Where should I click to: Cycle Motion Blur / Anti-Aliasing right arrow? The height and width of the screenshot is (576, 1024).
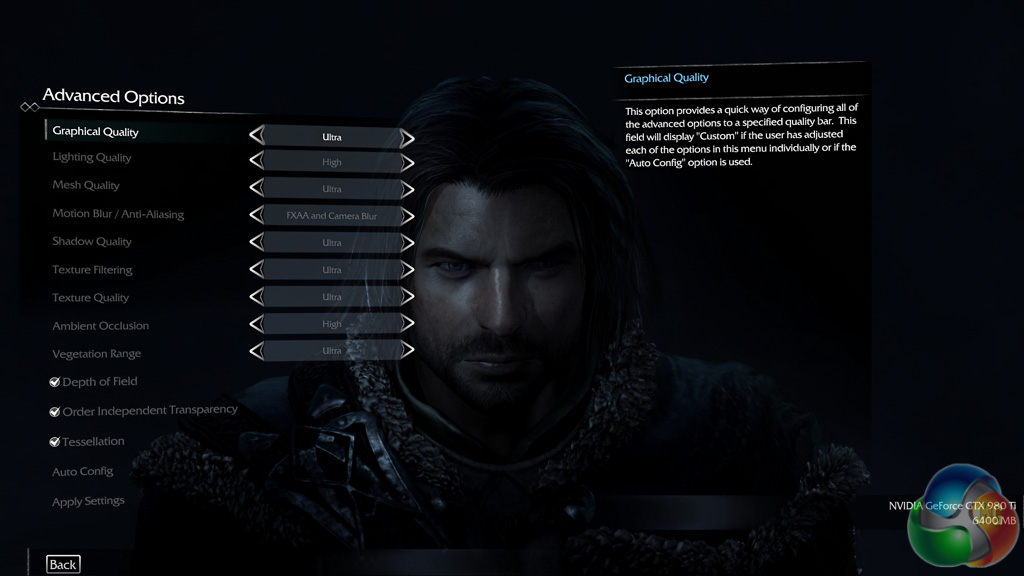(407, 216)
